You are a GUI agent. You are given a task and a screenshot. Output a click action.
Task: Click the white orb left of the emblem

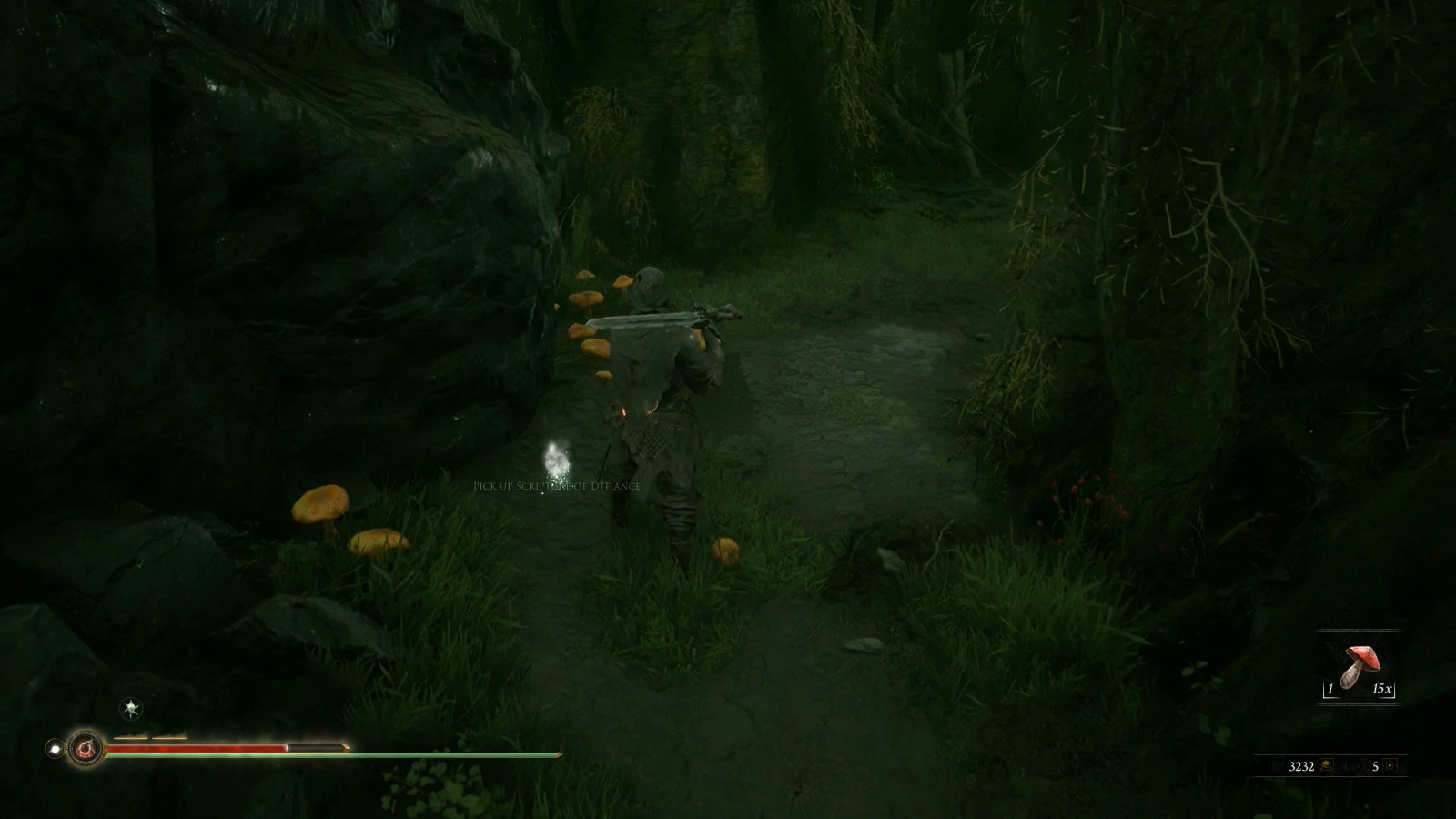click(56, 748)
